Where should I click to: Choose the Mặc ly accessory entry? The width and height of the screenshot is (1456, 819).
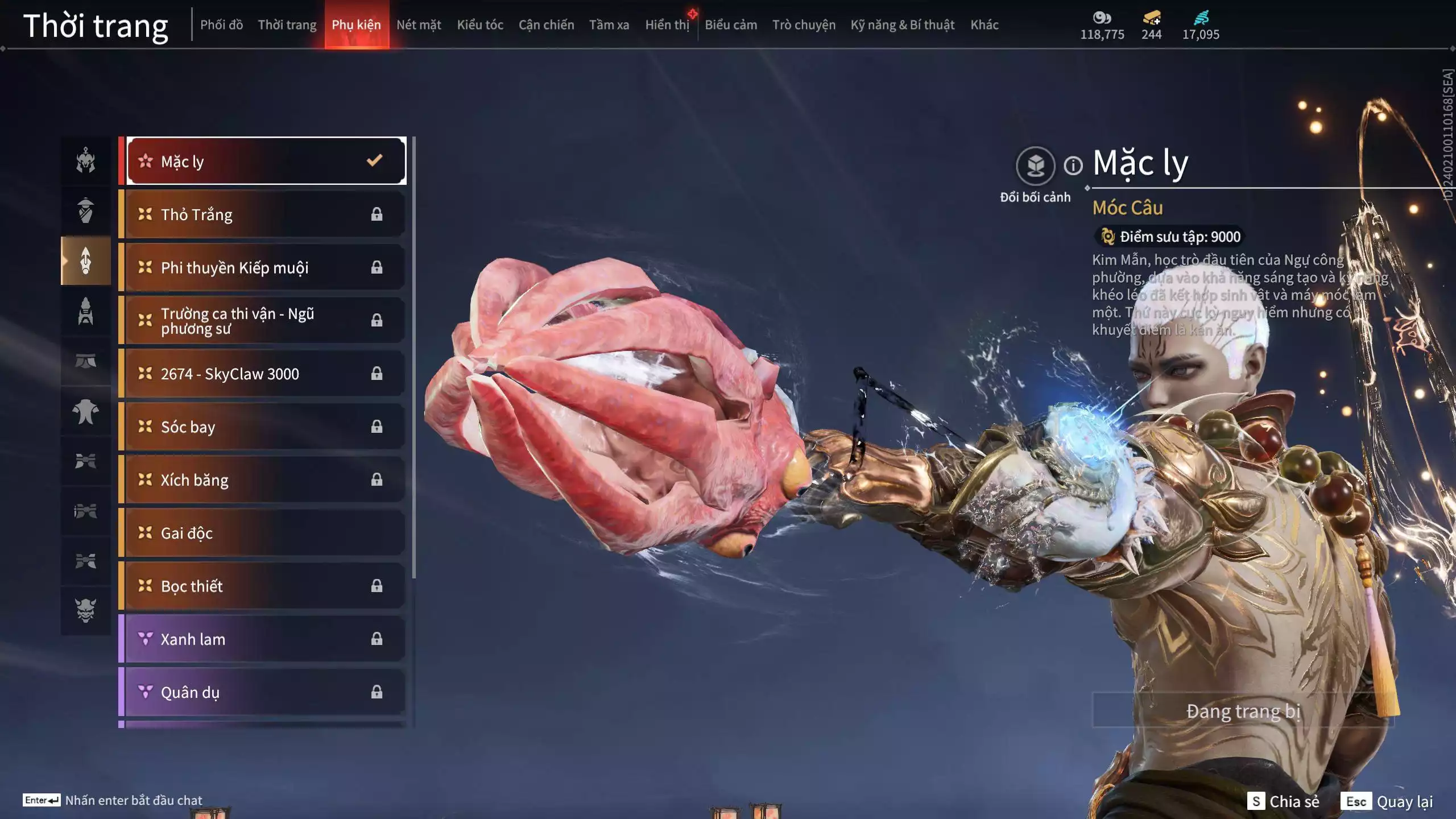(x=266, y=162)
